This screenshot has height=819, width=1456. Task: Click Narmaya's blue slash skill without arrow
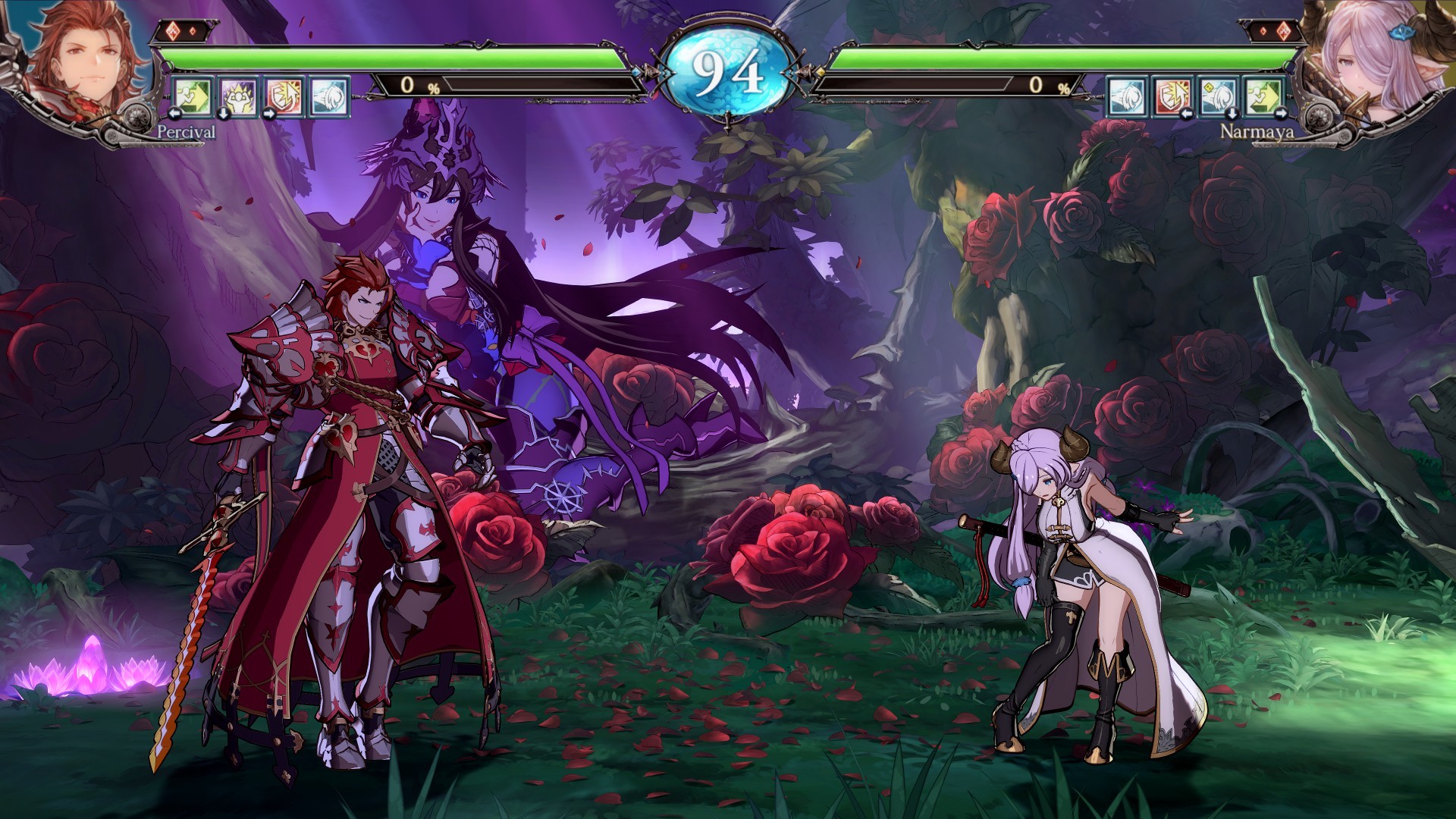click(x=1127, y=95)
